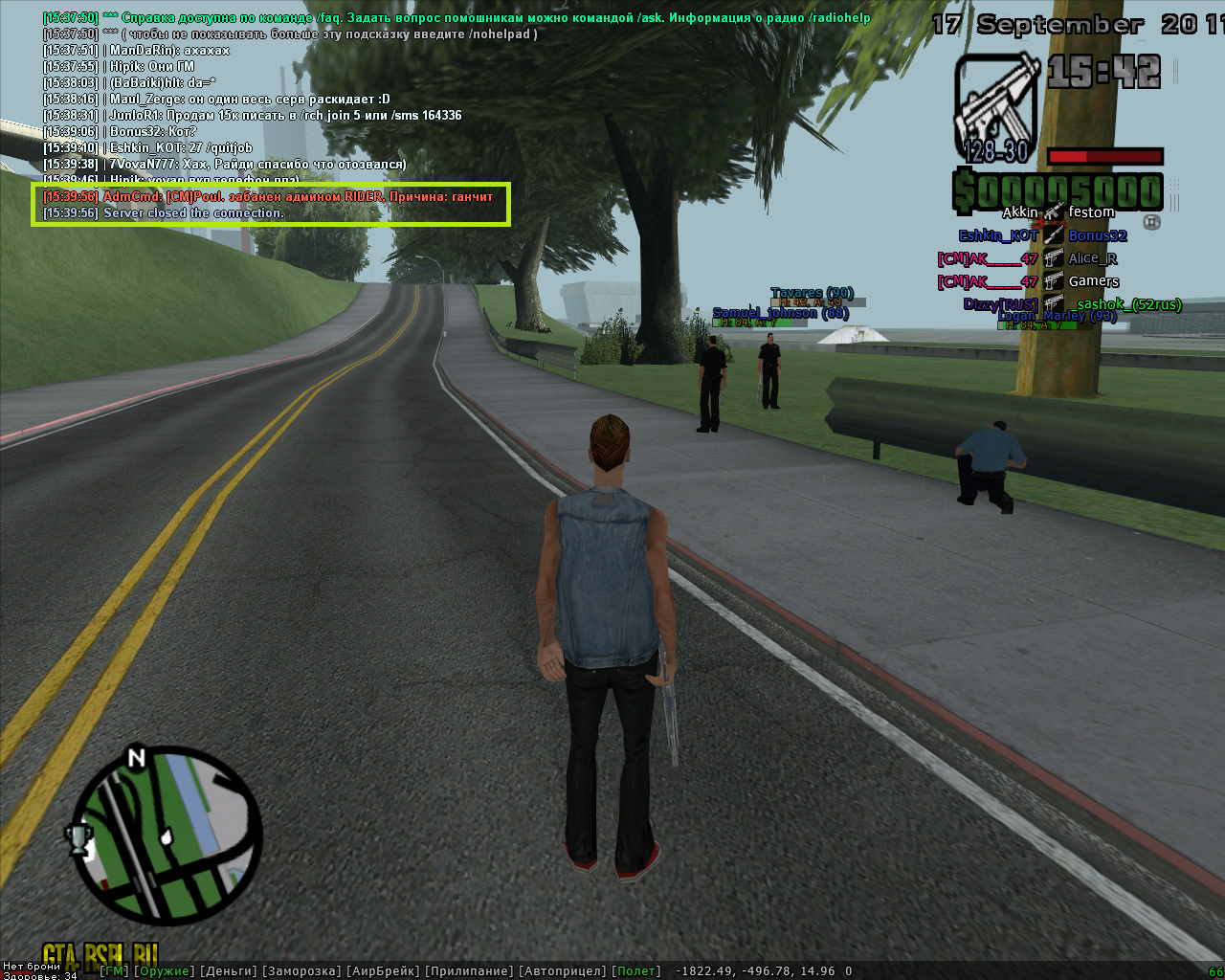This screenshot has width=1225, height=980.
Task: Enable the Заморозка cheat option
Action: [x=301, y=970]
